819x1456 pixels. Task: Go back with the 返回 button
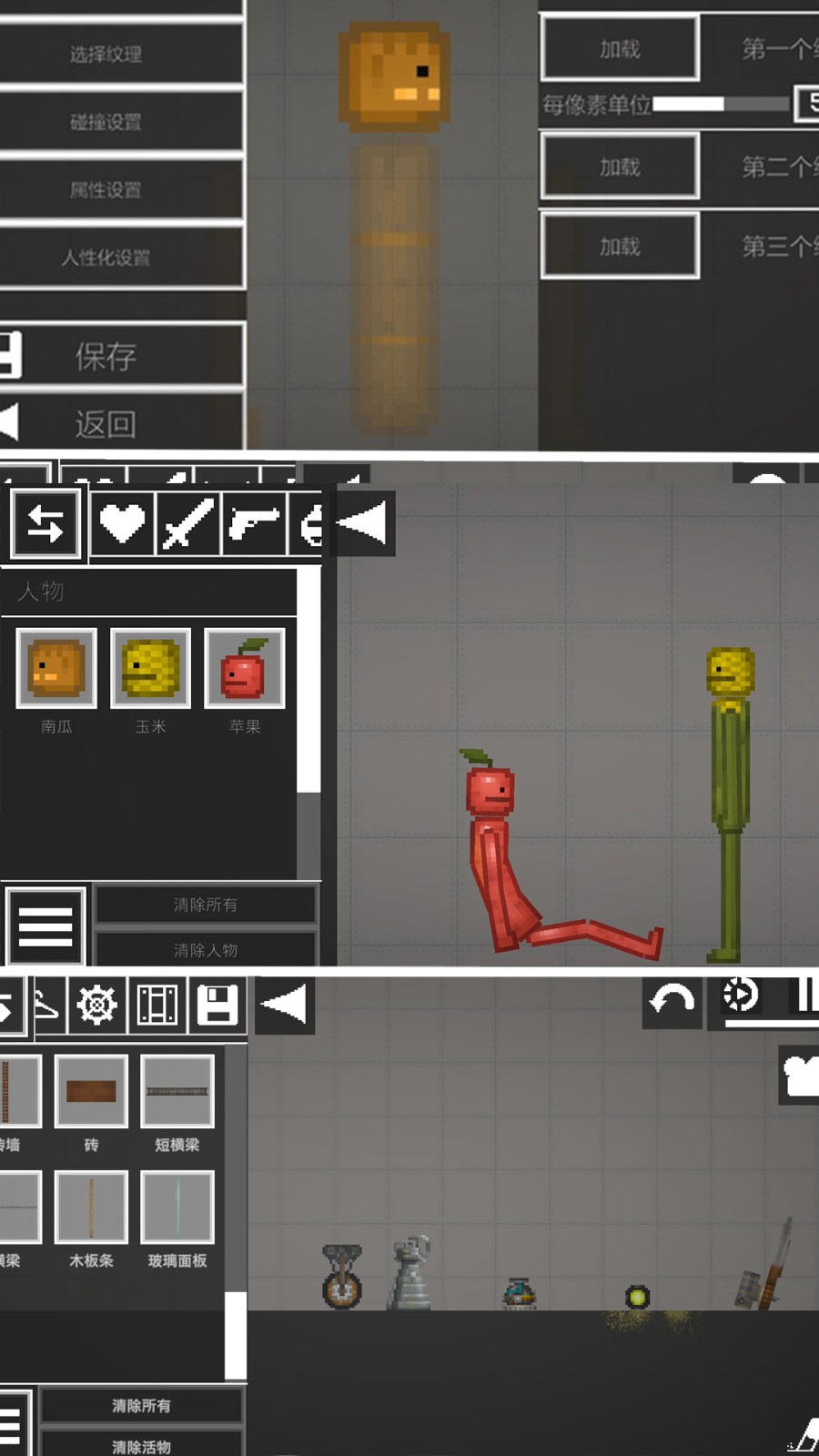pos(106,423)
